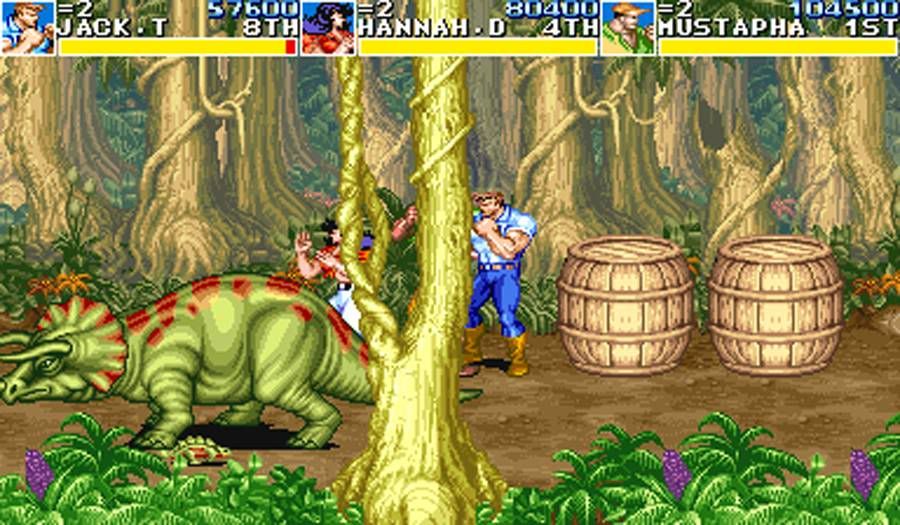Choose Mustapha's player portrait
The width and height of the screenshot is (900, 525).
tap(628, 27)
